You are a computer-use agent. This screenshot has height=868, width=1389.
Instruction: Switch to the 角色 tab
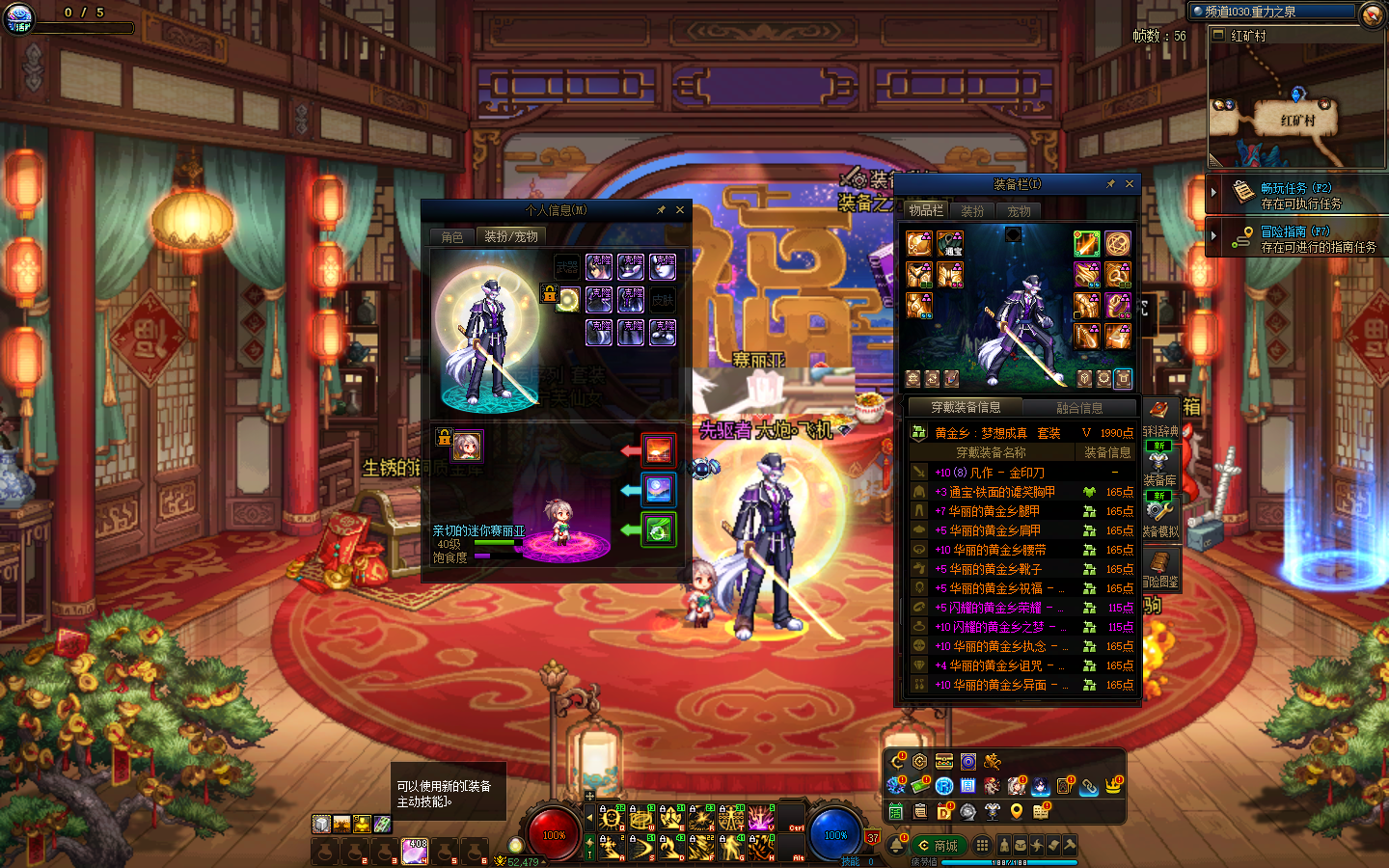452,237
